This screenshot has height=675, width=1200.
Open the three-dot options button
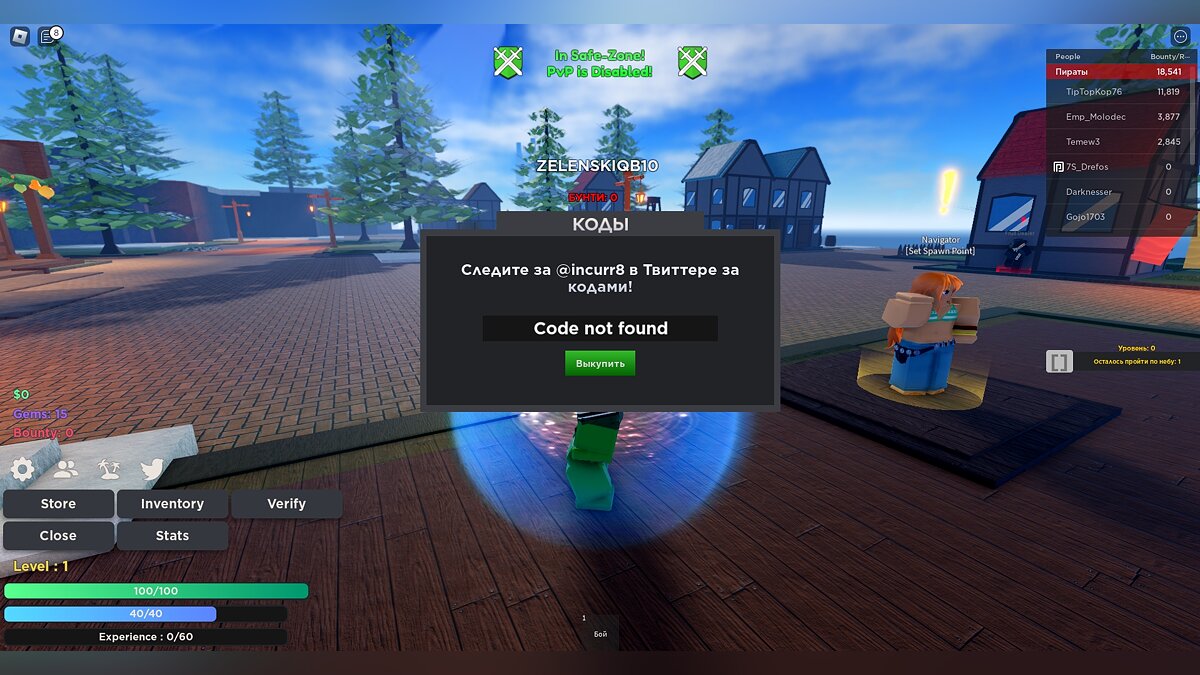click(1179, 37)
